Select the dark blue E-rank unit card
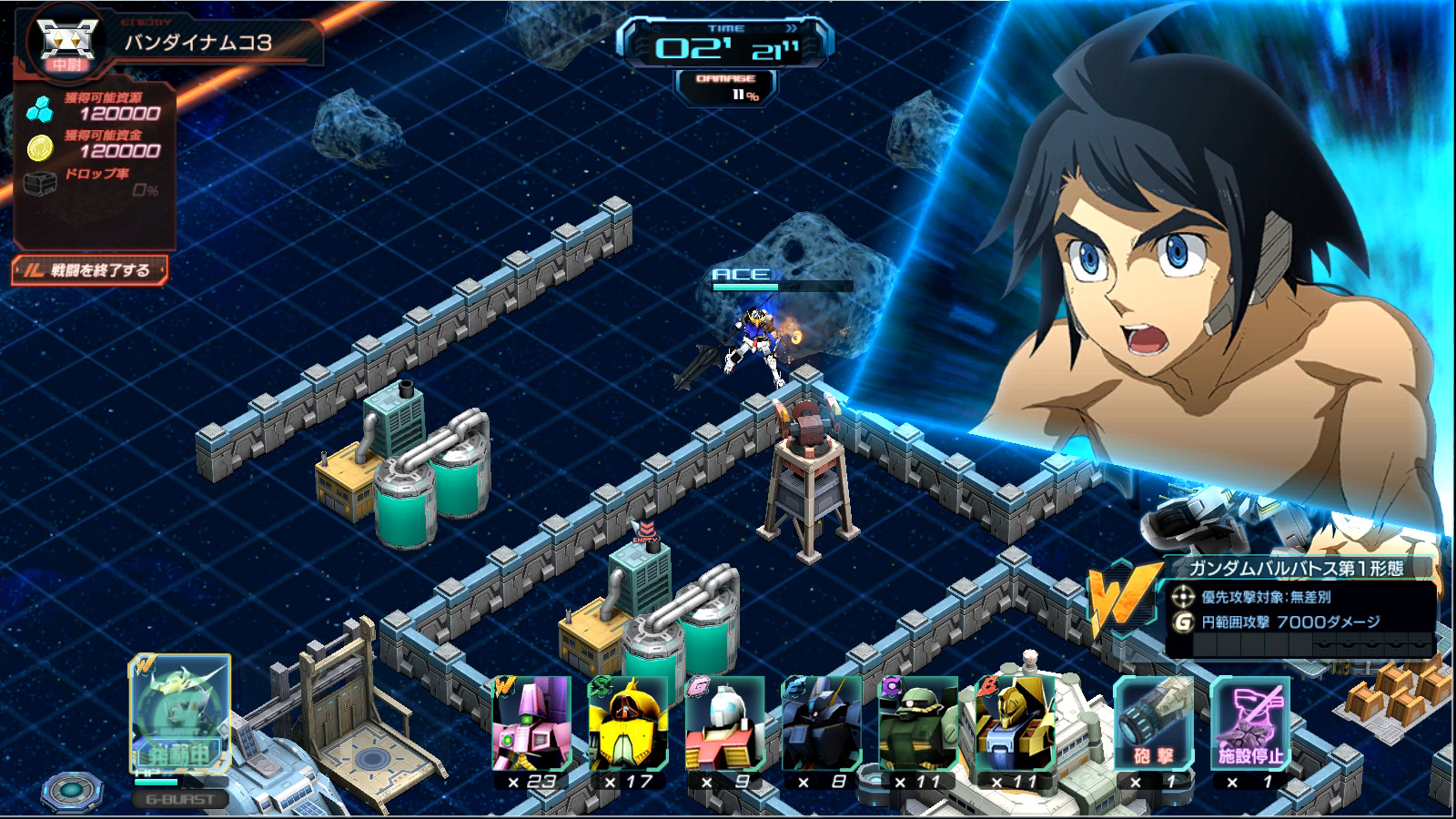 point(821,725)
